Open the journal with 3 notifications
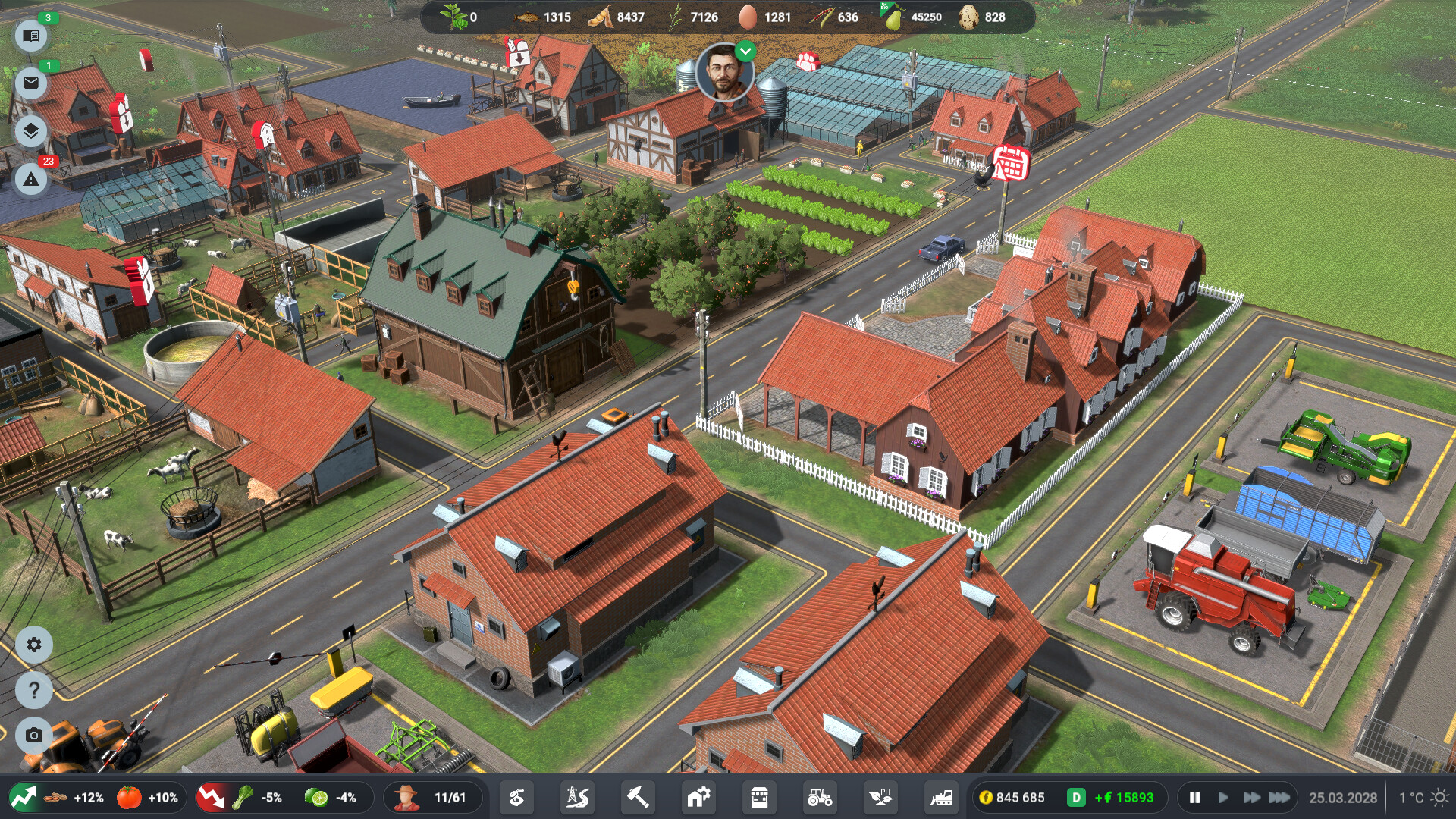 (x=31, y=36)
